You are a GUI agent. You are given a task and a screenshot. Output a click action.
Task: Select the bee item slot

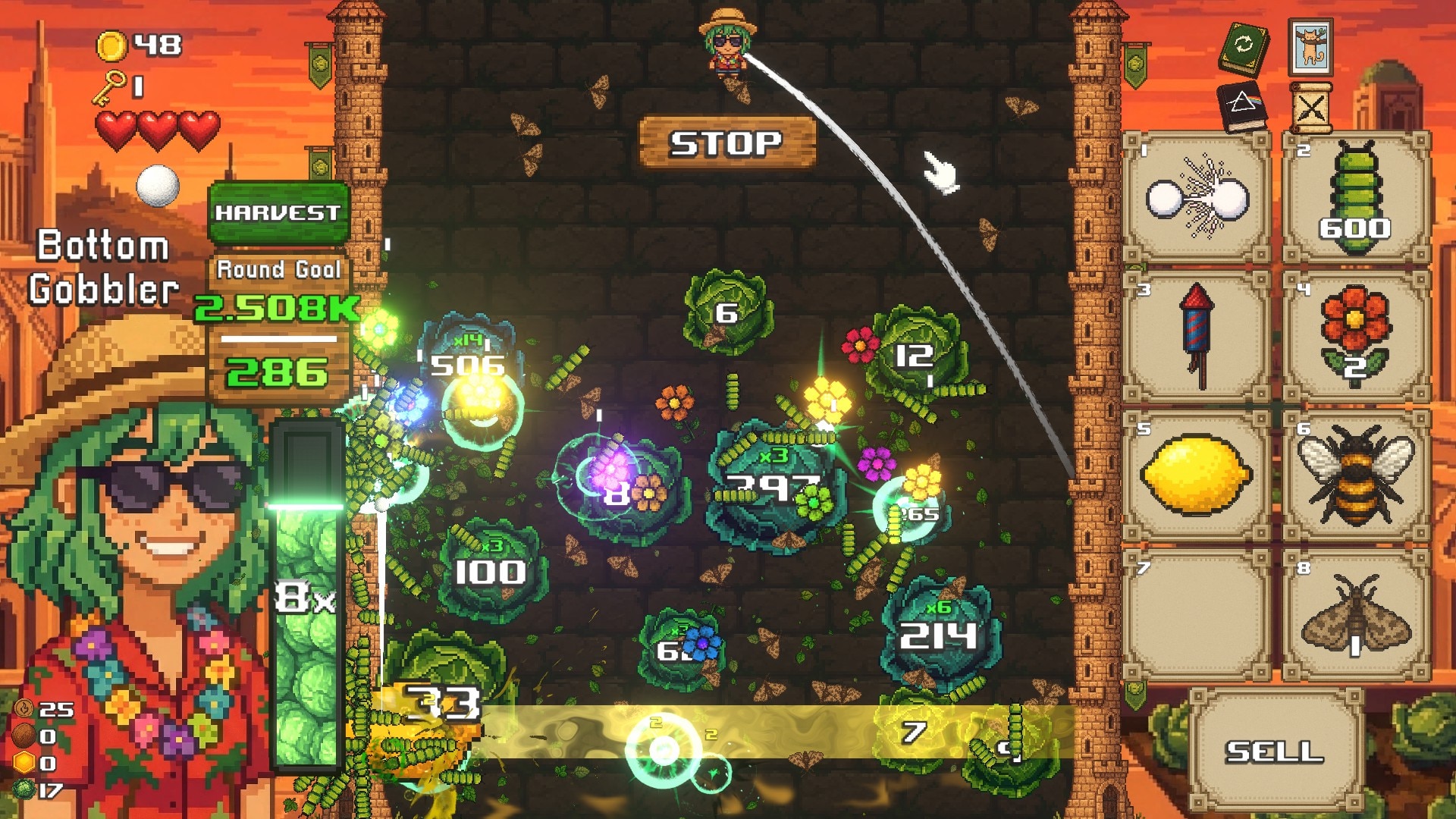tap(1356, 476)
